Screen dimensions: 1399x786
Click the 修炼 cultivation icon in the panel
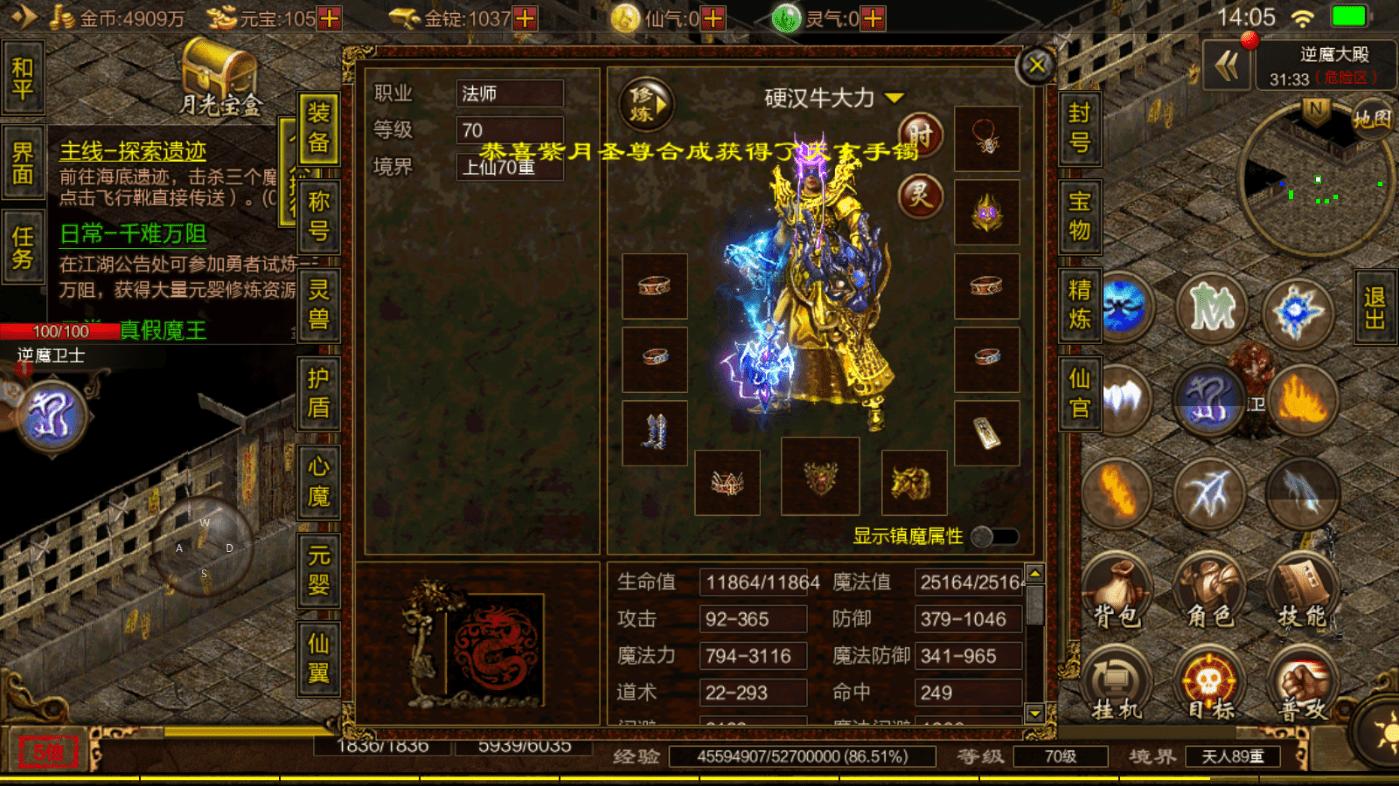tap(644, 103)
